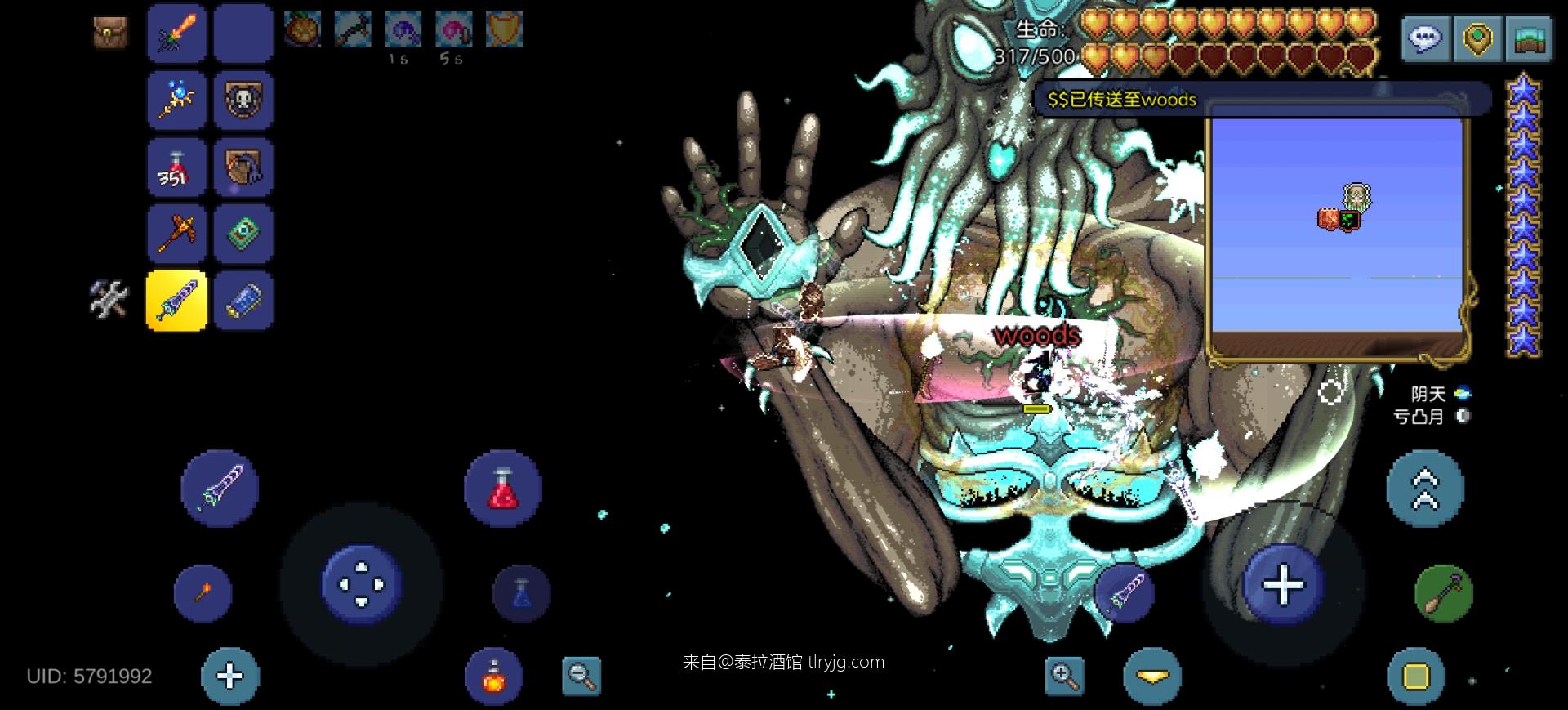The width and height of the screenshot is (1568, 710).
Task: Open the inventory backpack
Action: [109, 33]
